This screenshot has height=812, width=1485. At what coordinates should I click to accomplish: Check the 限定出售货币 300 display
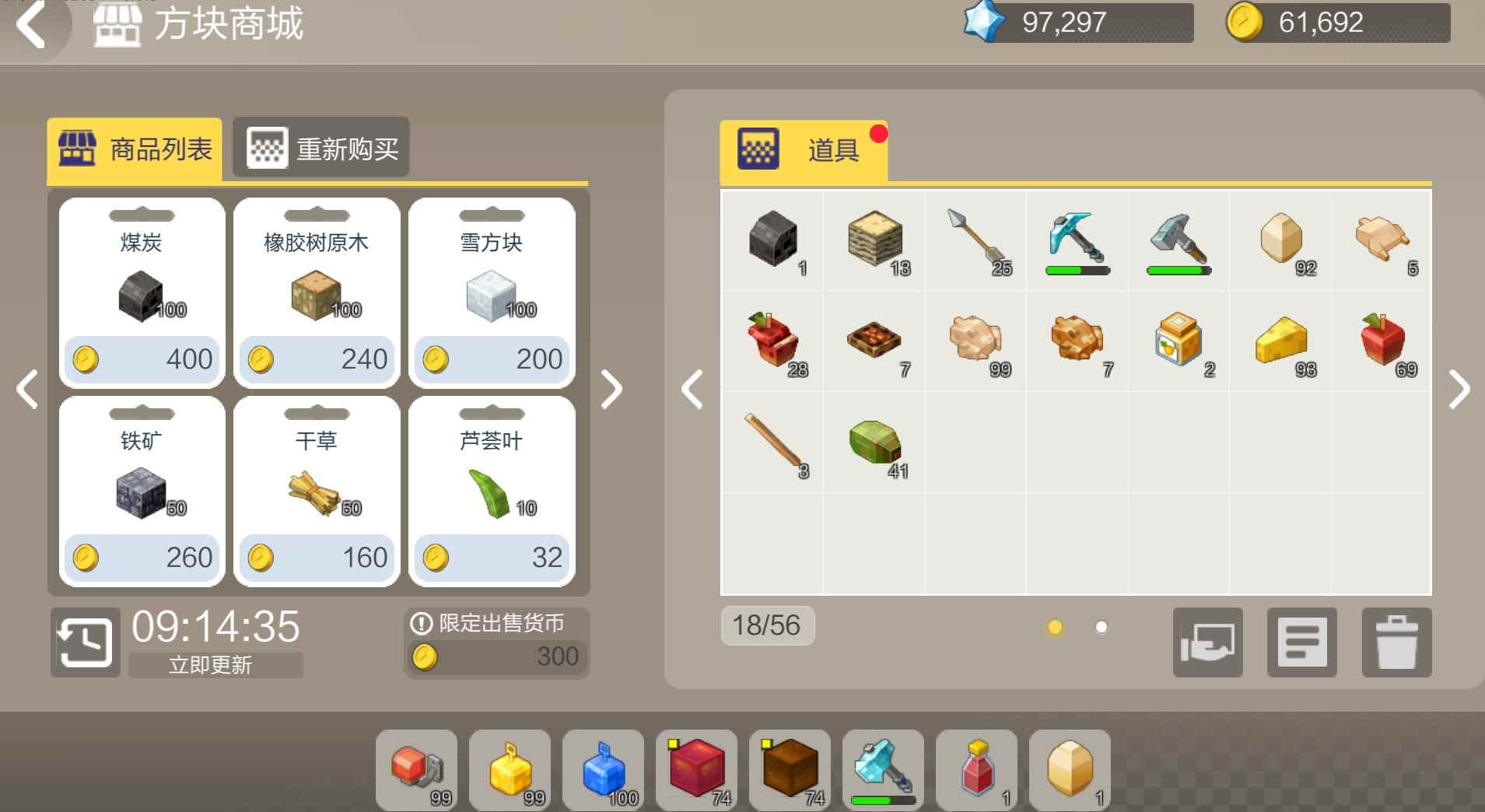496,641
